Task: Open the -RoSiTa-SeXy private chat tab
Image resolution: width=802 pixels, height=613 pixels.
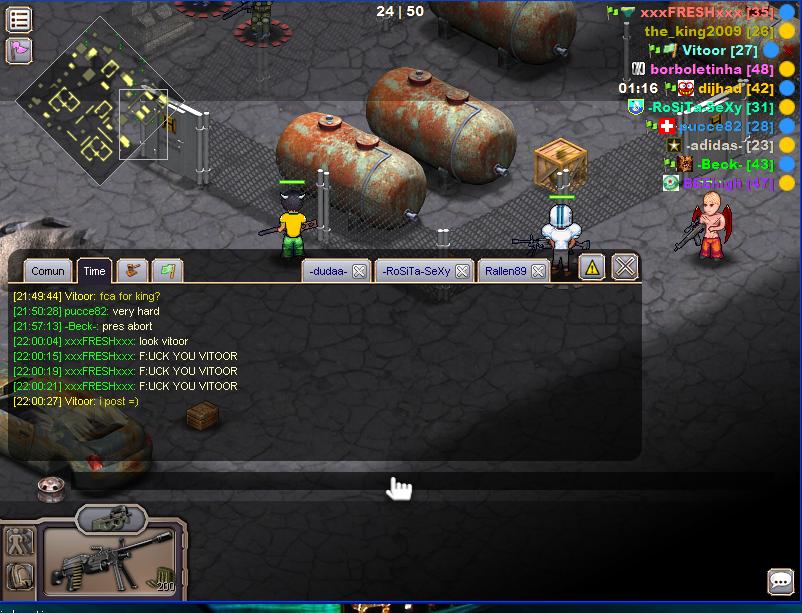Action: pos(416,271)
